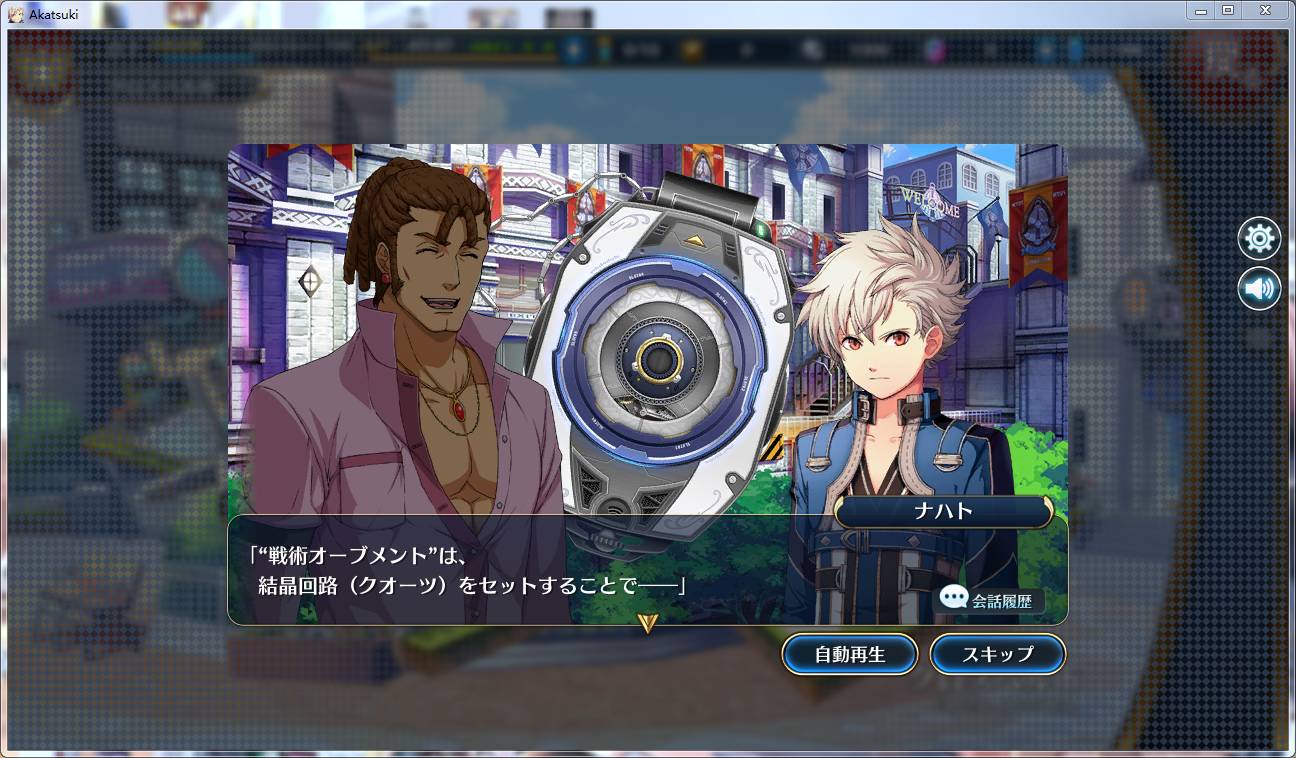Advance dialogue using the yellow arrow indicator
Image resolution: width=1296 pixels, height=758 pixels.
(648, 623)
